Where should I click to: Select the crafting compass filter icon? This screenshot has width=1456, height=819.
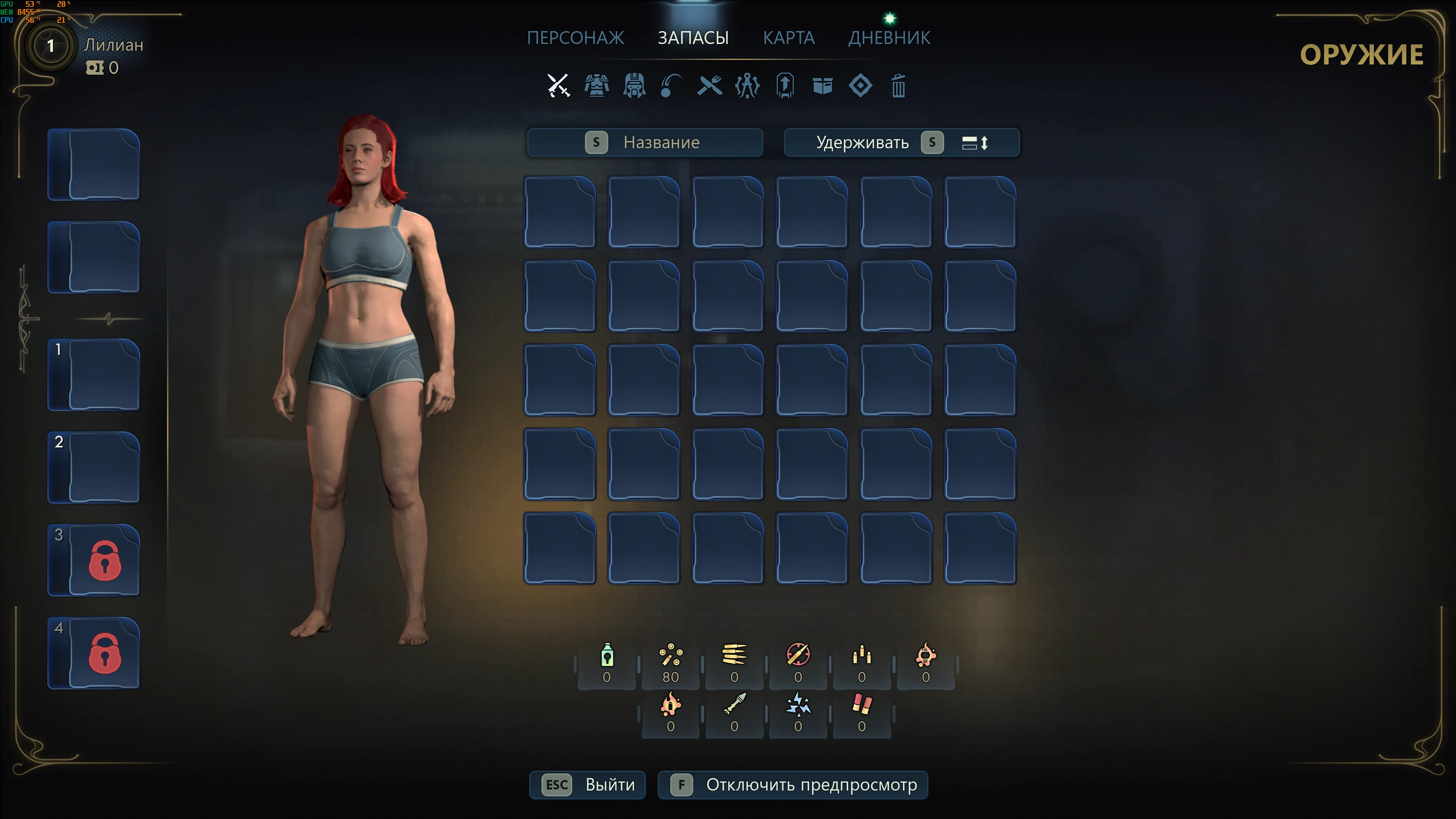tap(747, 86)
